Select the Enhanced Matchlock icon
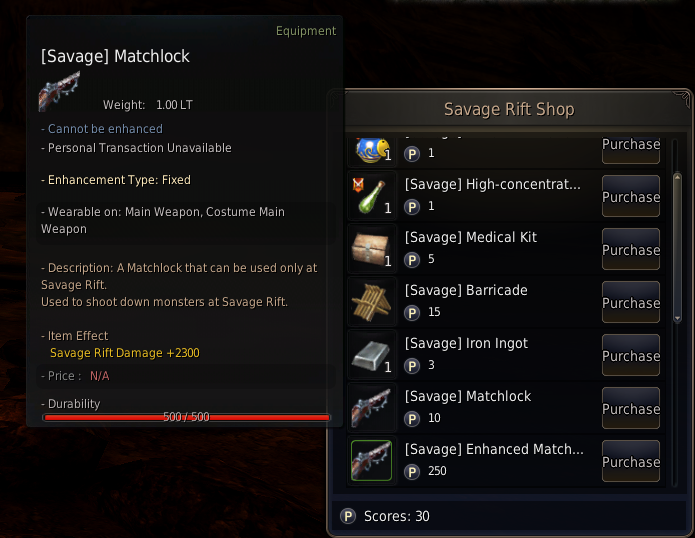Screen dimensions: 695x538 coord(371,461)
